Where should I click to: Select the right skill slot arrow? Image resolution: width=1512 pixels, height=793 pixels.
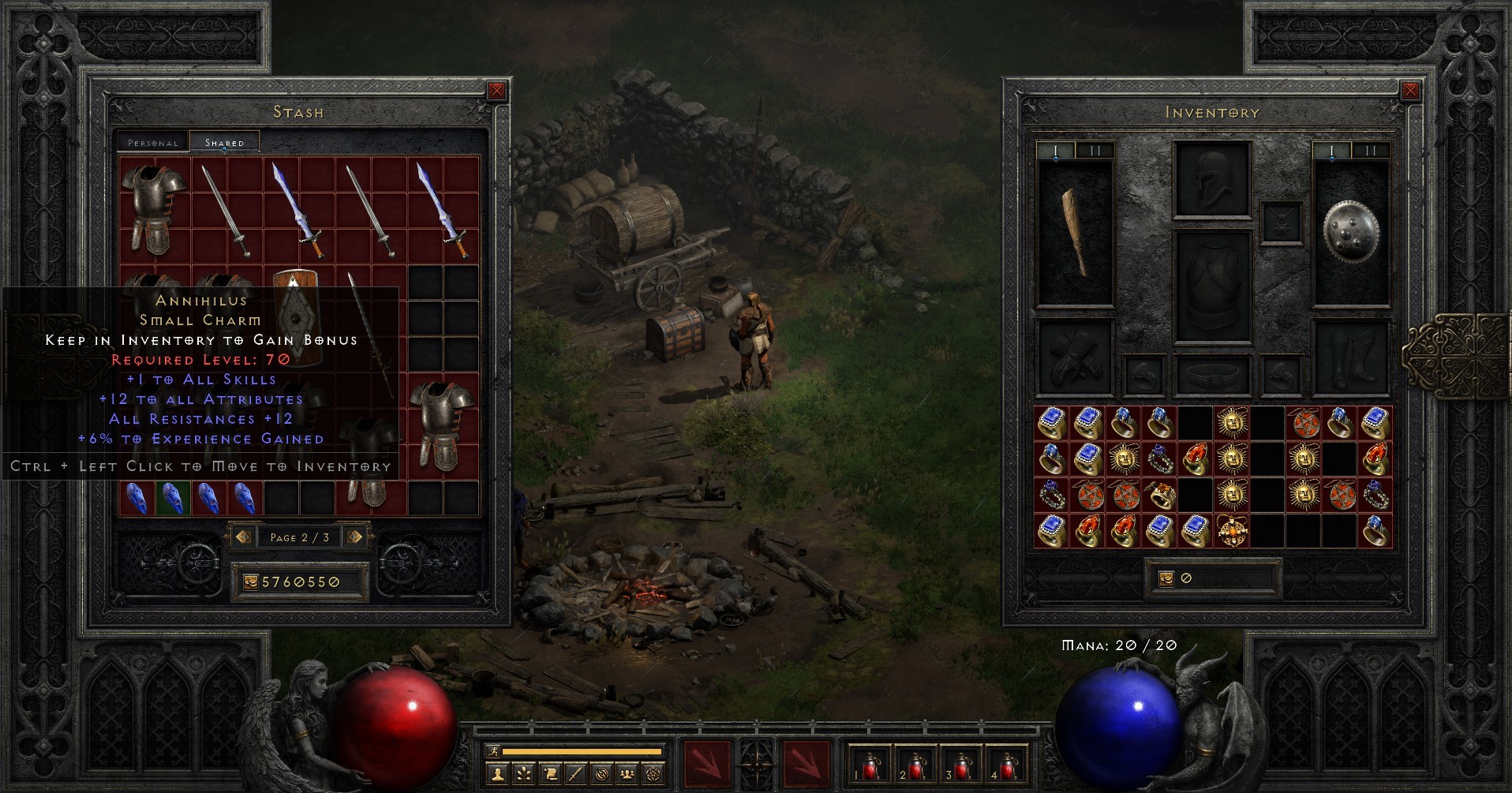(x=807, y=763)
